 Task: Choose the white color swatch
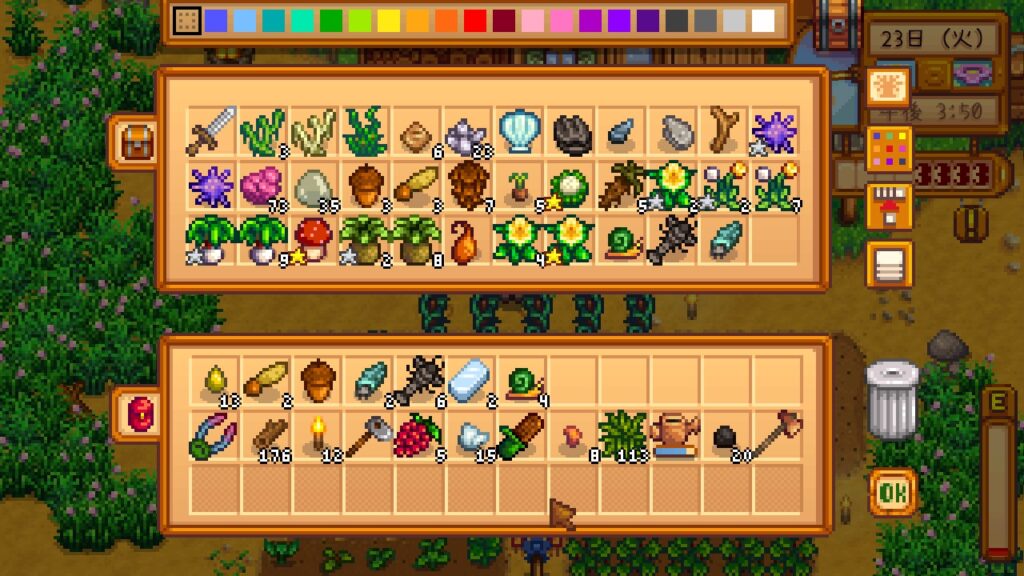coord(763,21)
